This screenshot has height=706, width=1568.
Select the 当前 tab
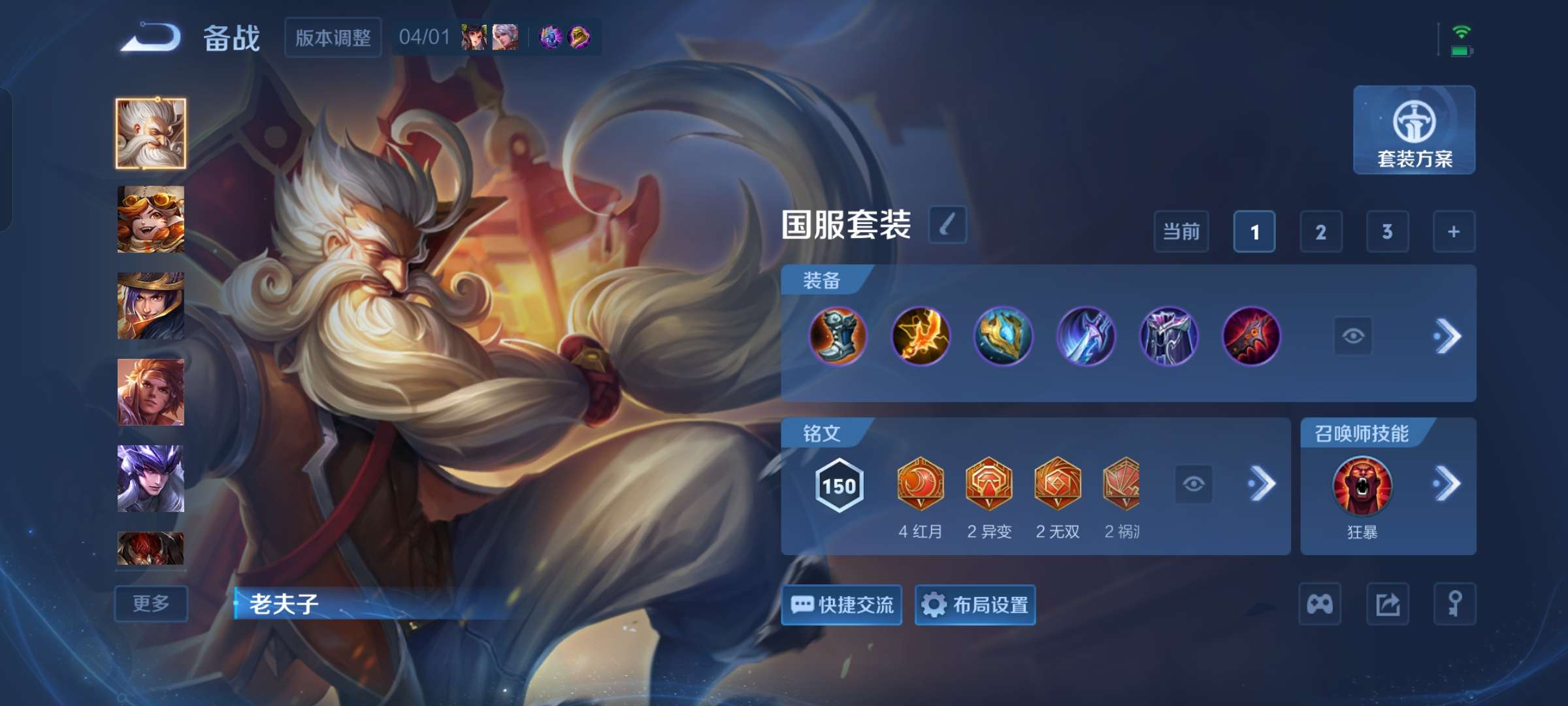point(1183,232)
